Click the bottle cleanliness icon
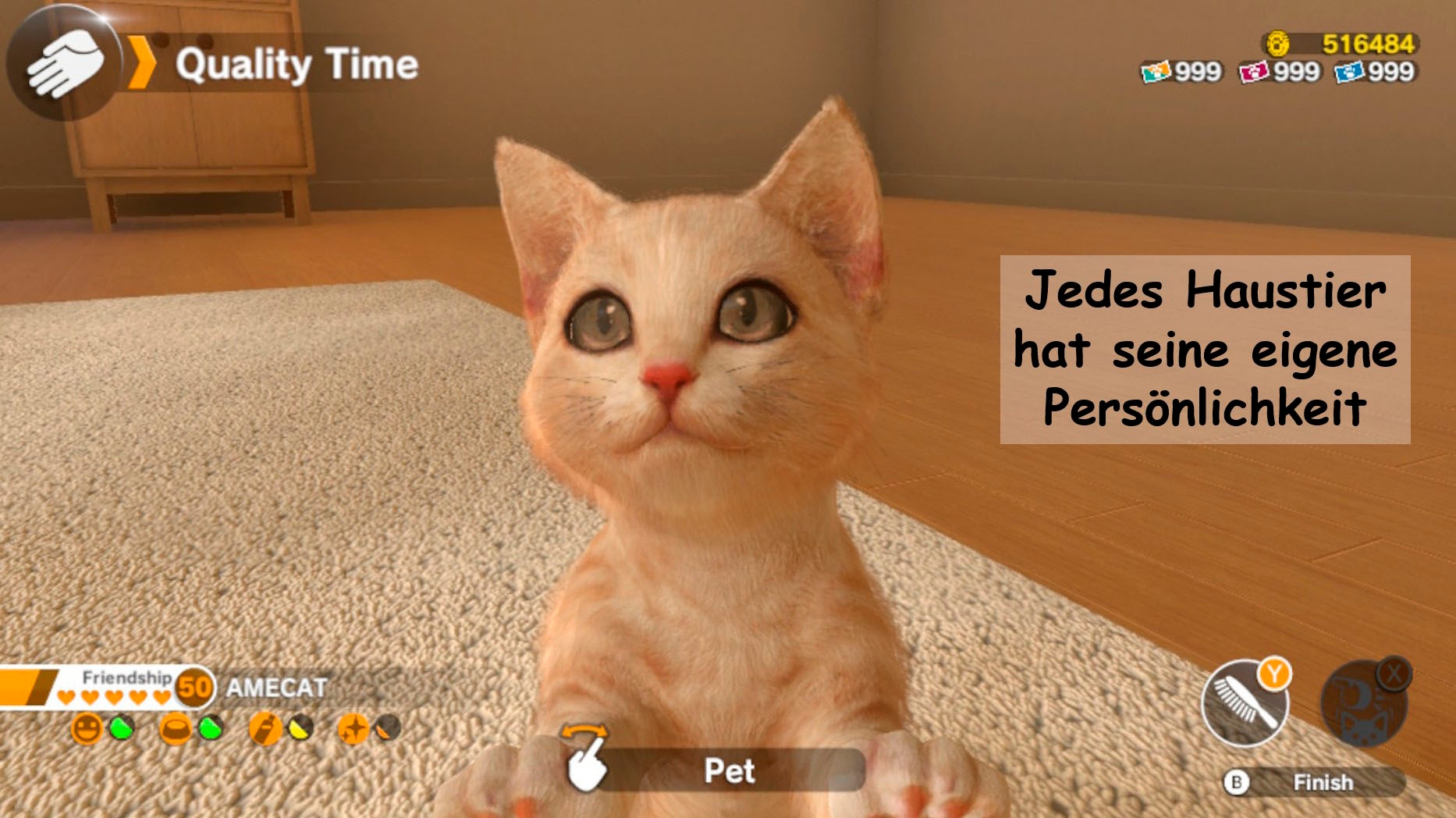Viewport: 1456px width, 818px height. tap(264, 729)
